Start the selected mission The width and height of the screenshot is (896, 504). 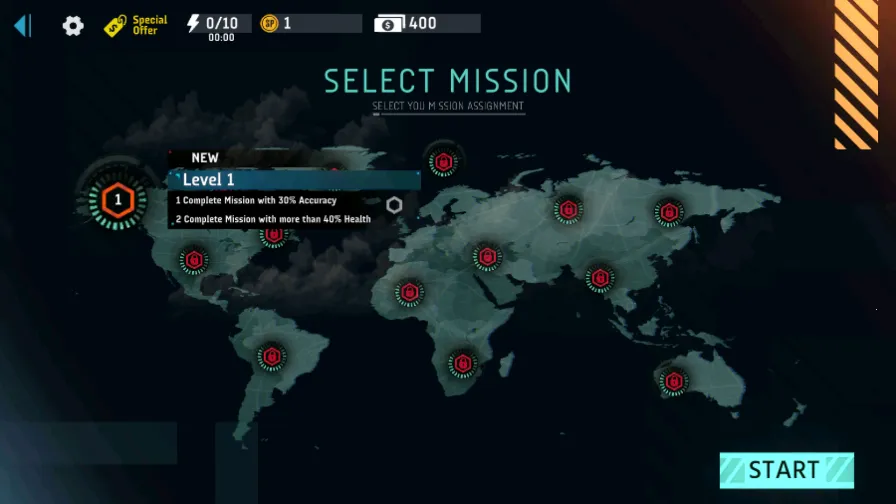click(x=786, y=470)
